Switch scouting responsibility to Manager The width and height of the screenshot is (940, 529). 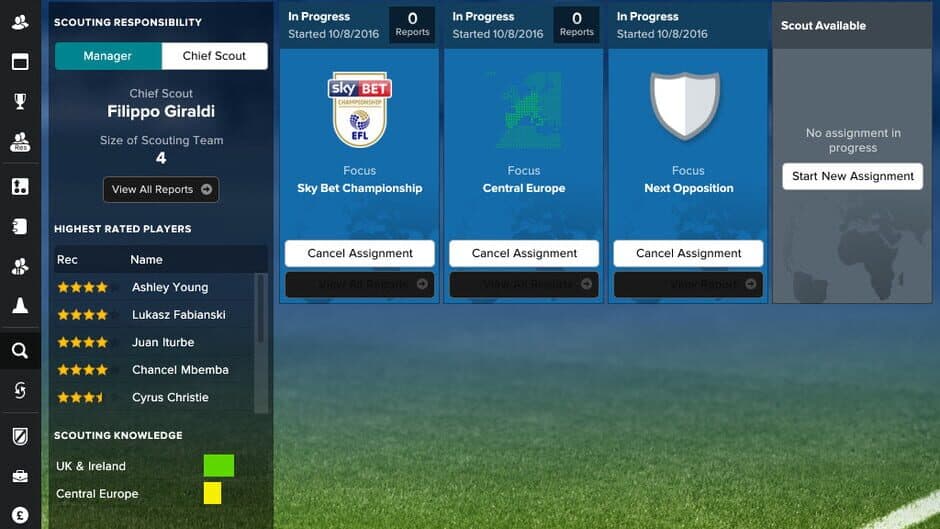pos(108,56)
